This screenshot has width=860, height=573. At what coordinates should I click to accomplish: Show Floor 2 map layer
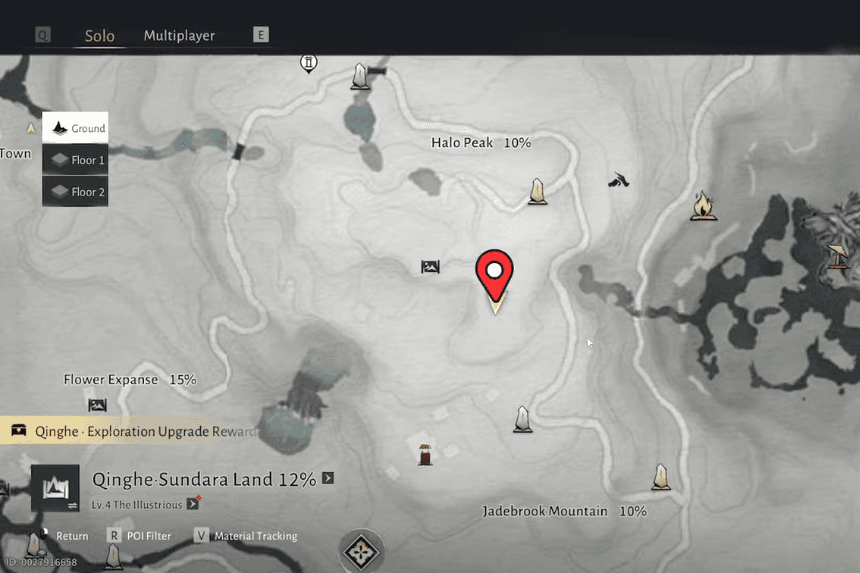75,191
